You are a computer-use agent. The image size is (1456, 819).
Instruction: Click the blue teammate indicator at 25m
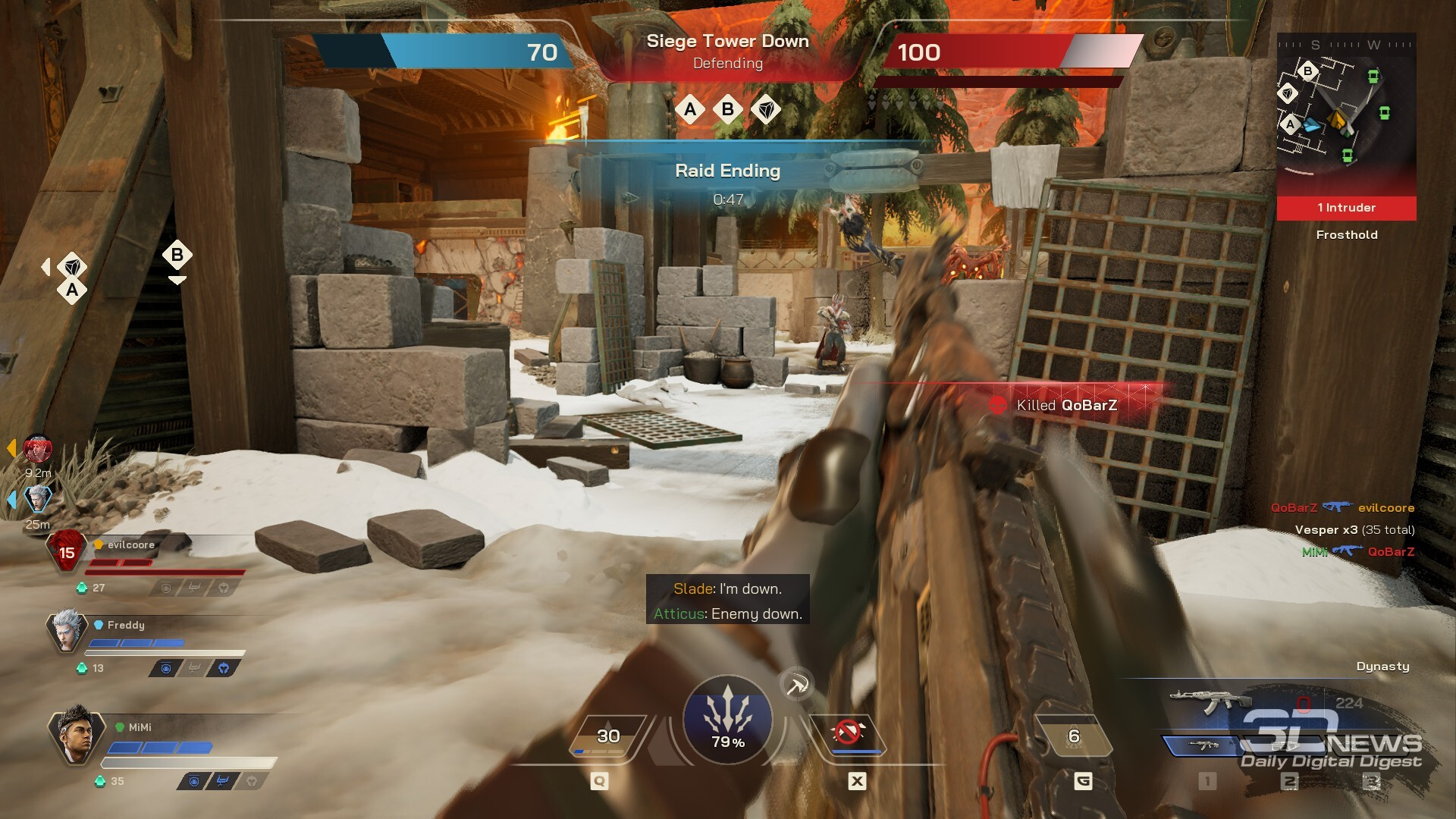37,499
